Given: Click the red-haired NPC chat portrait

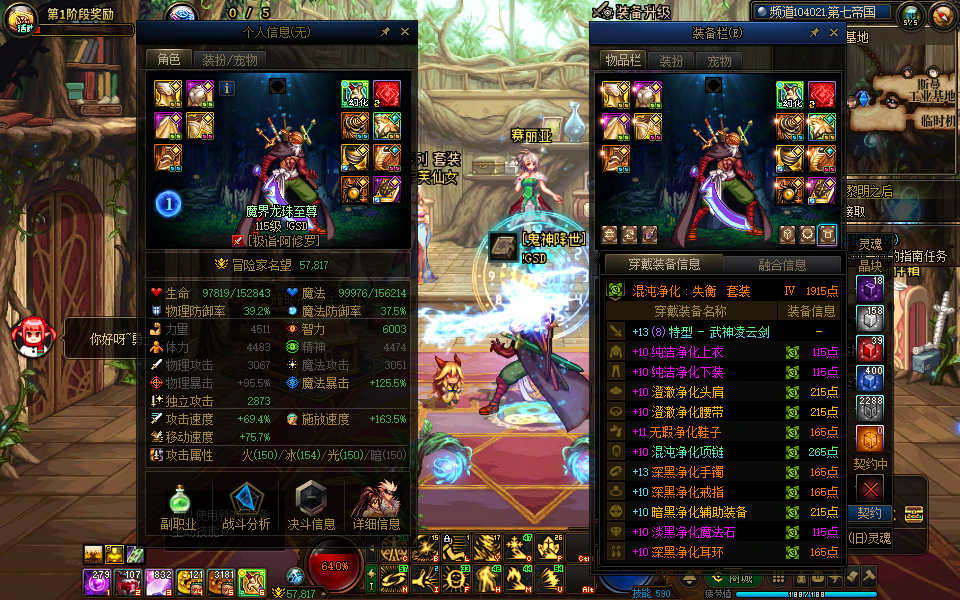Looking at the screenshot, I should coord(33,335).
